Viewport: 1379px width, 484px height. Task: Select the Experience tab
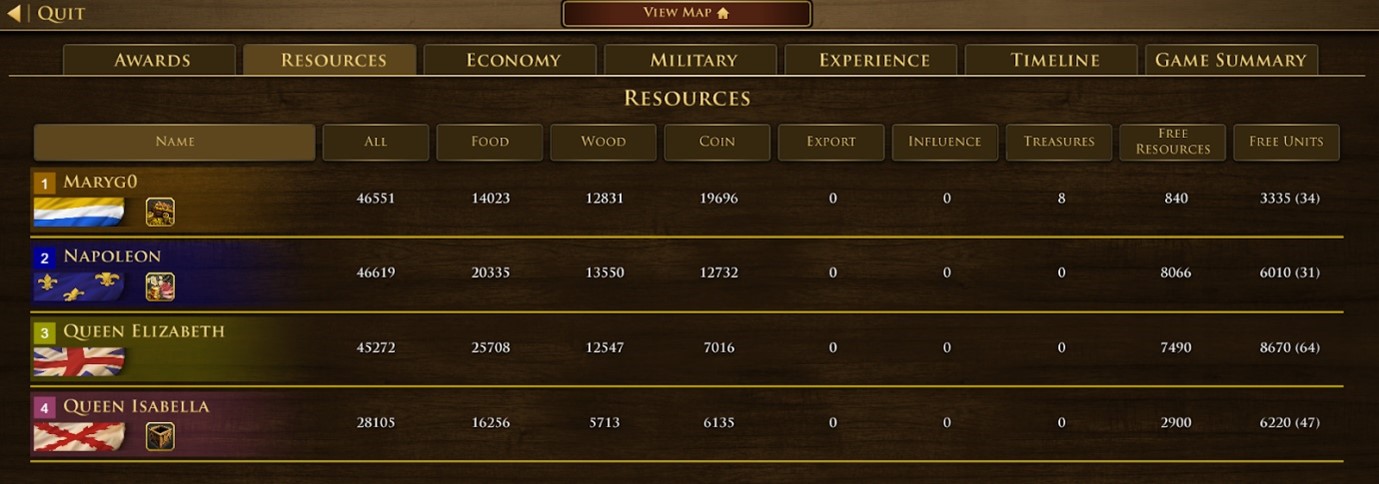coord(872,60)
